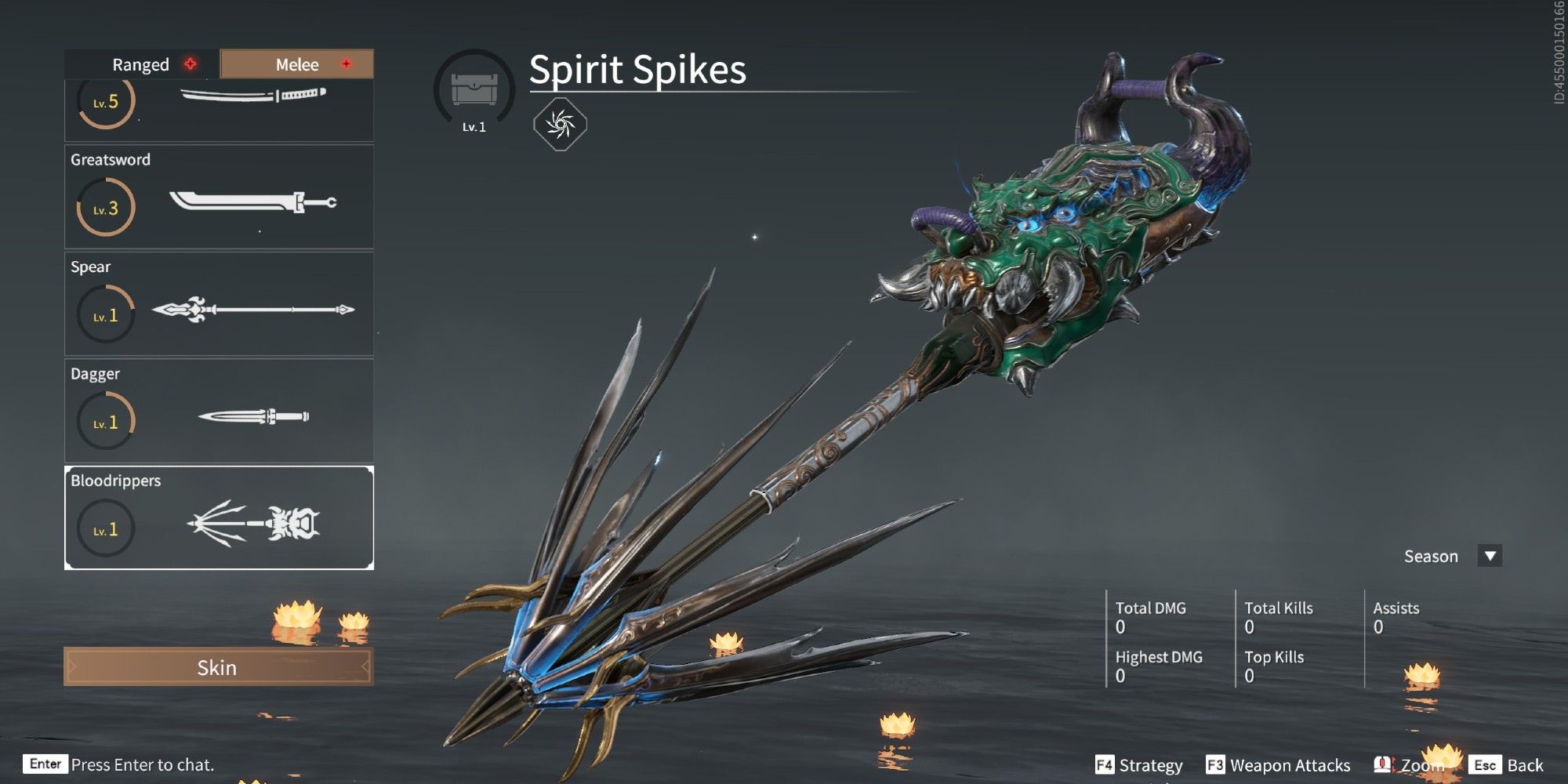Screen dimensions: 1568x784
Task: Open the Season dropdown
Action: pos(1488,556)
